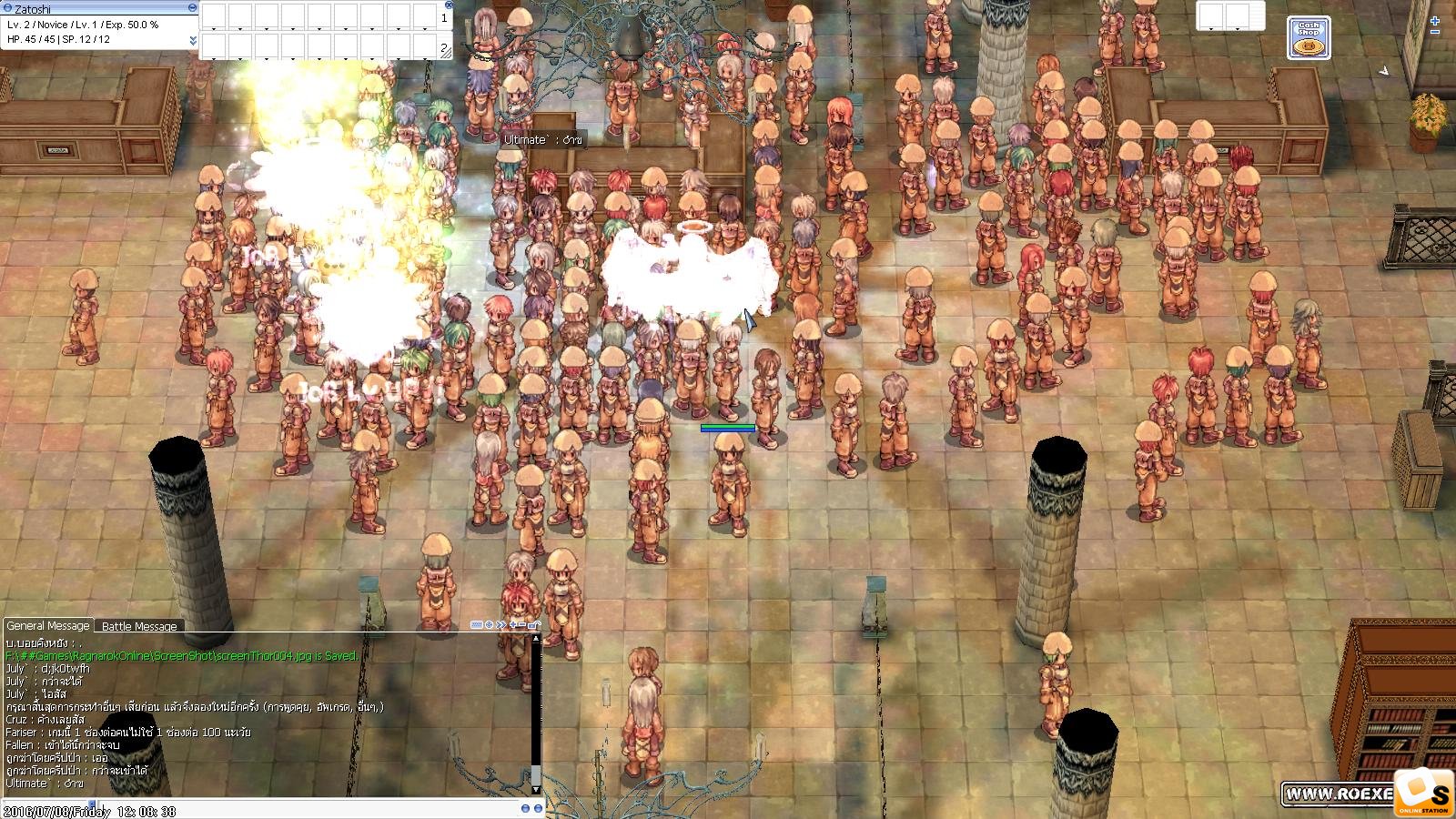Click the plus zoom button near Cash Shop
Viewport: 1456px width, 819px height.
click(x=1435, y=20)
